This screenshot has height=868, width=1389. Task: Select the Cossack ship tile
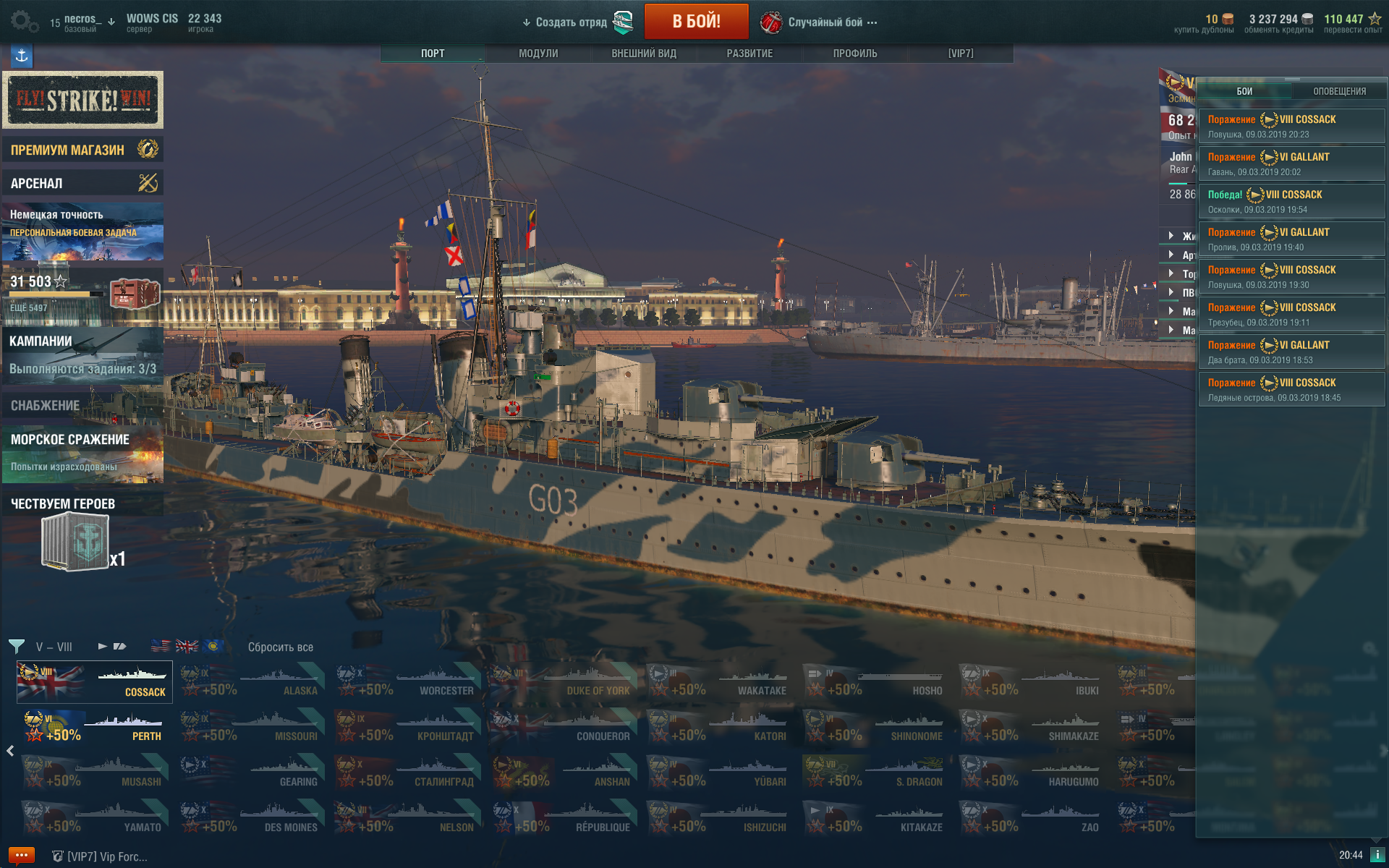pos(95,681)
